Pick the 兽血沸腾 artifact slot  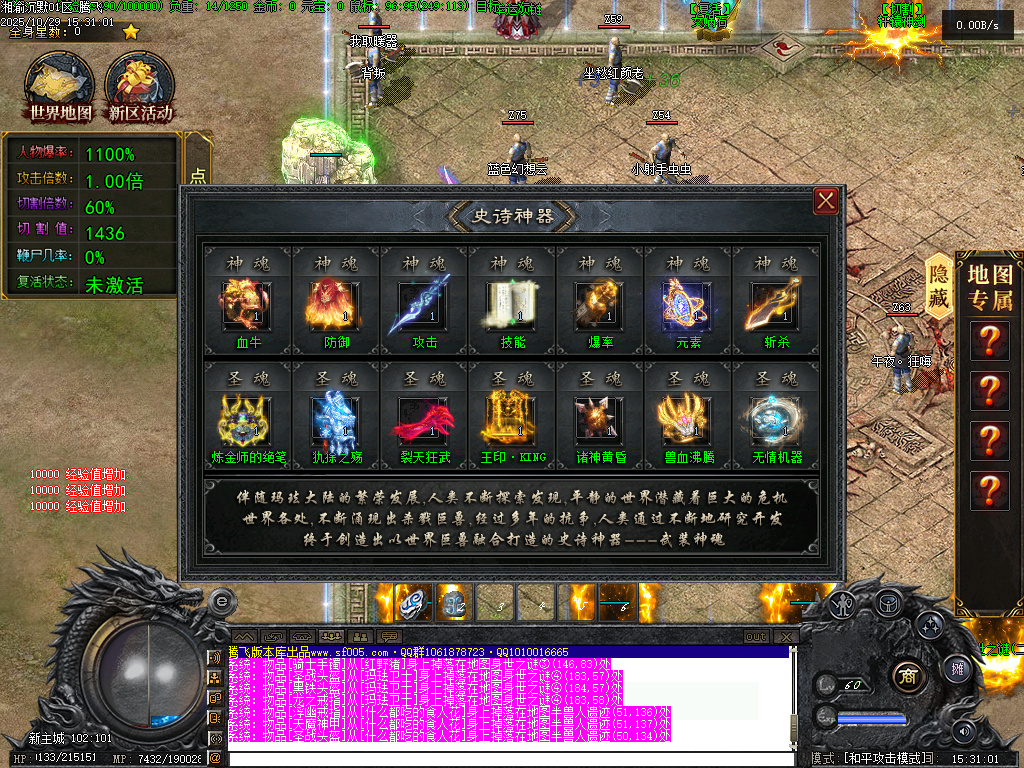pos(687,422)
